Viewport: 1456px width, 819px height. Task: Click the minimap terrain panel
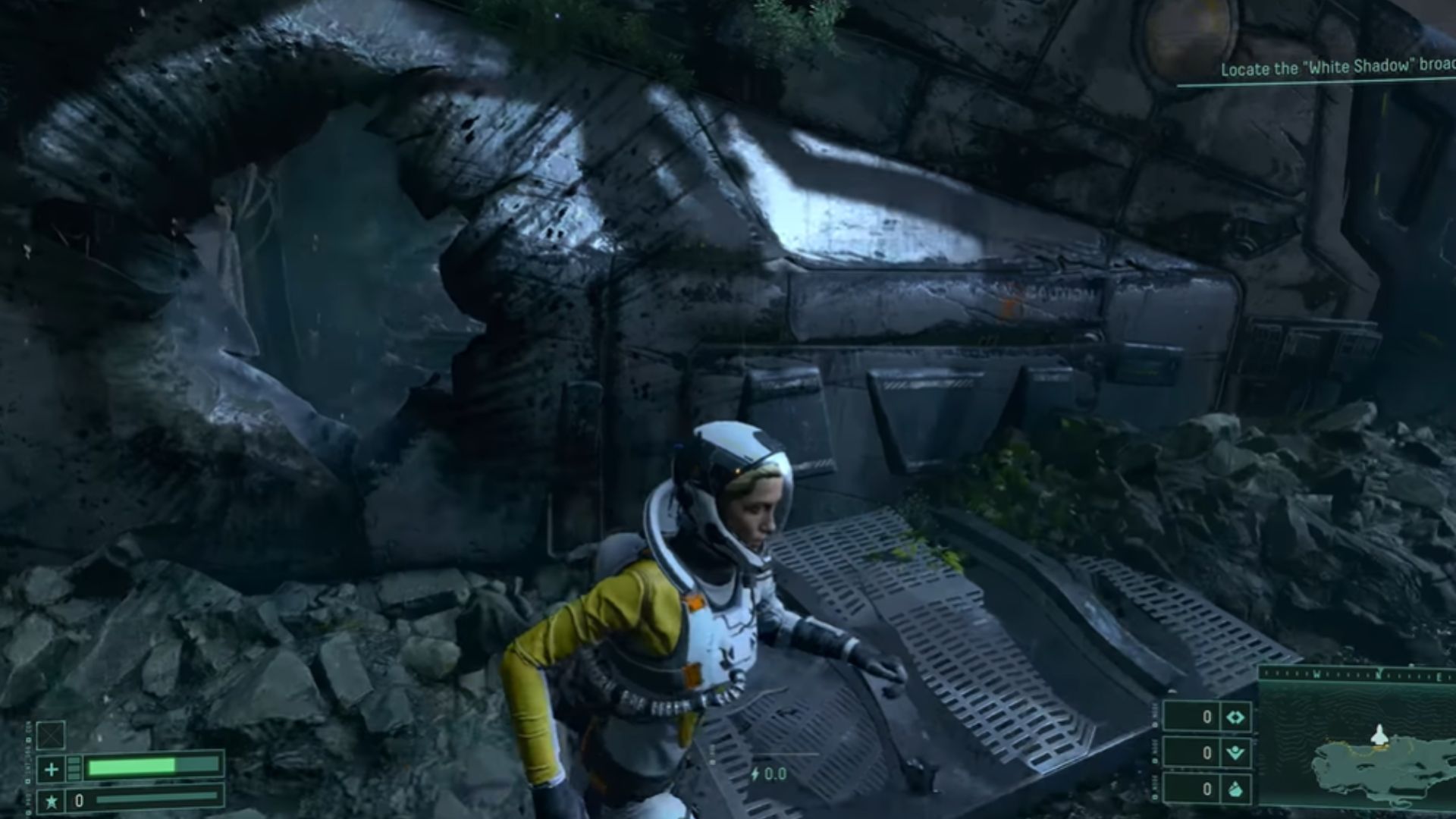point(1357,751)
